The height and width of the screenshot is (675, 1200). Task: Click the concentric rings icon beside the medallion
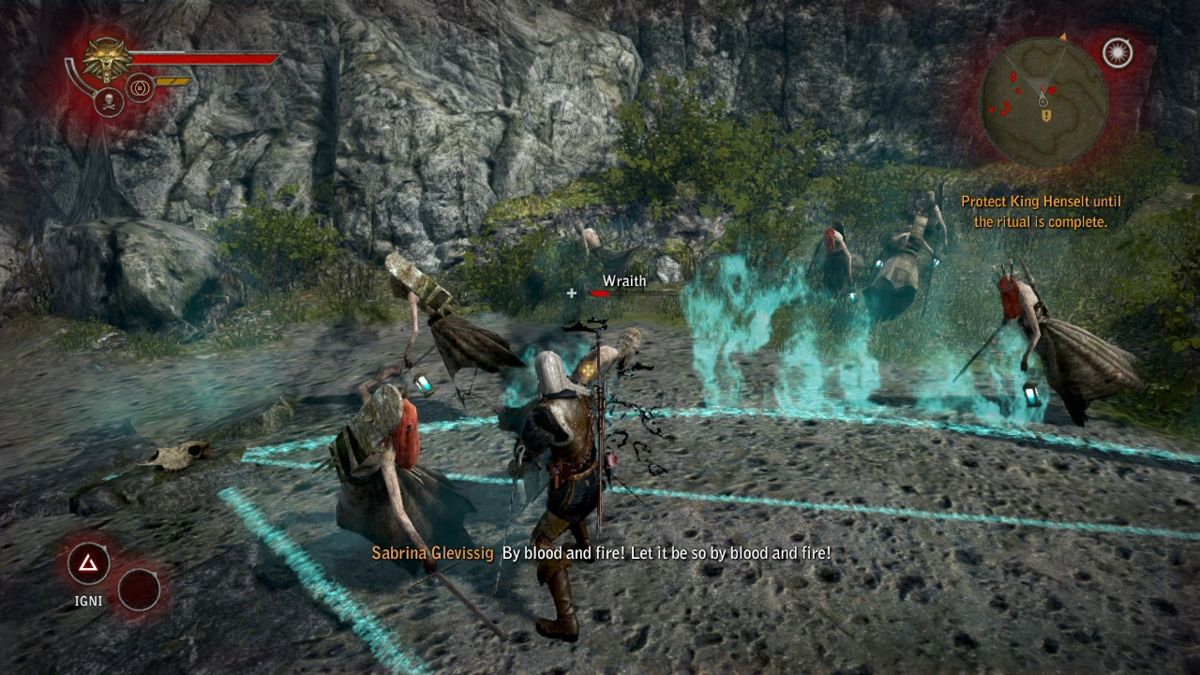138,89
